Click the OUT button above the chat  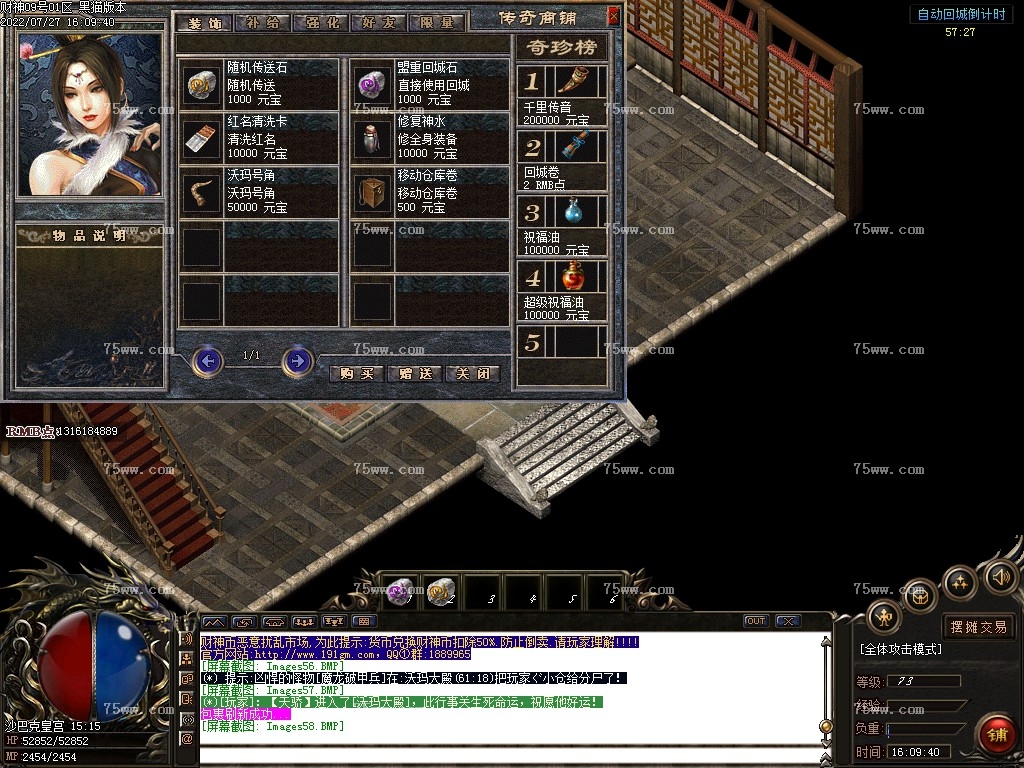[x=755, y=621]
